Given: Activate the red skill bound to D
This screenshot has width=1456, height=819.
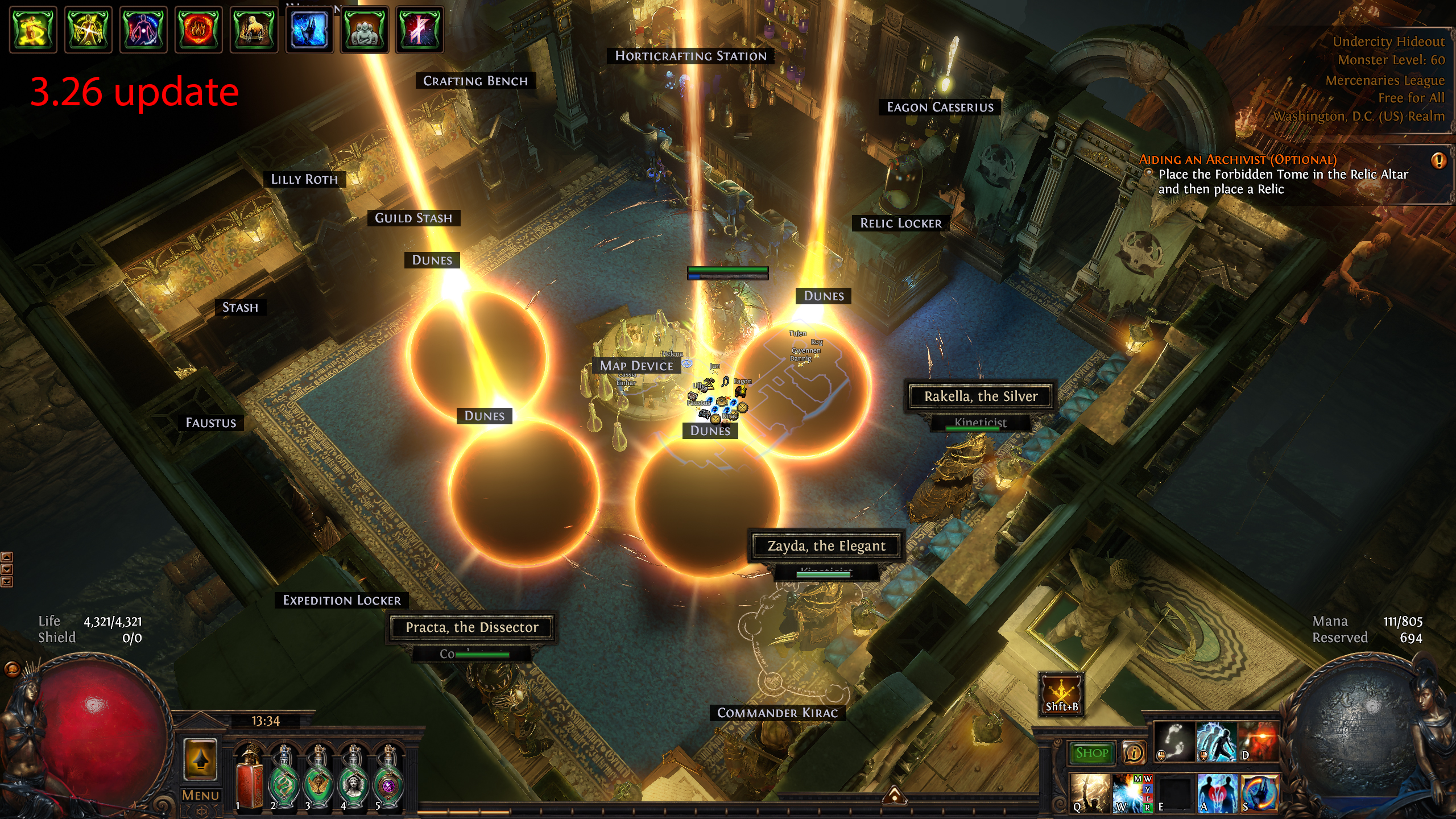Looking at the screenshot, I should [1258, 742].
